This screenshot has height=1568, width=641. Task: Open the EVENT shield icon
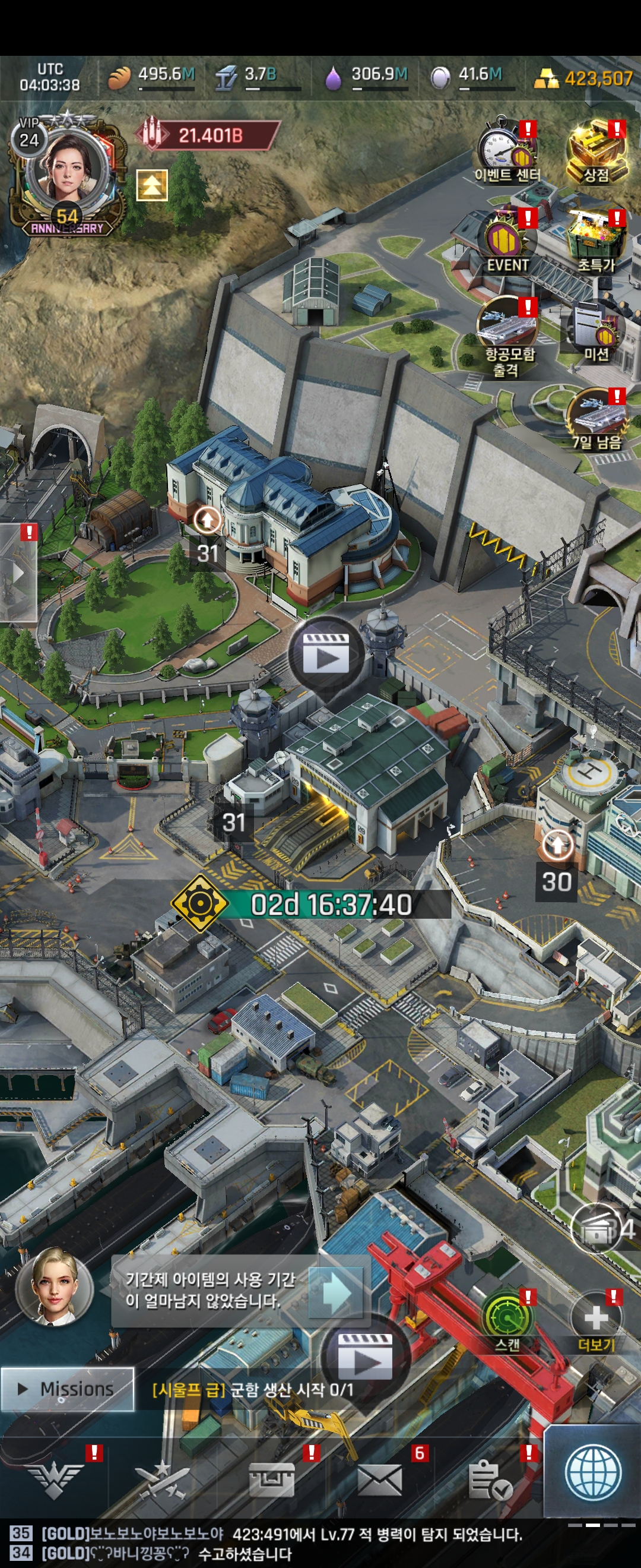coord(507,242)
